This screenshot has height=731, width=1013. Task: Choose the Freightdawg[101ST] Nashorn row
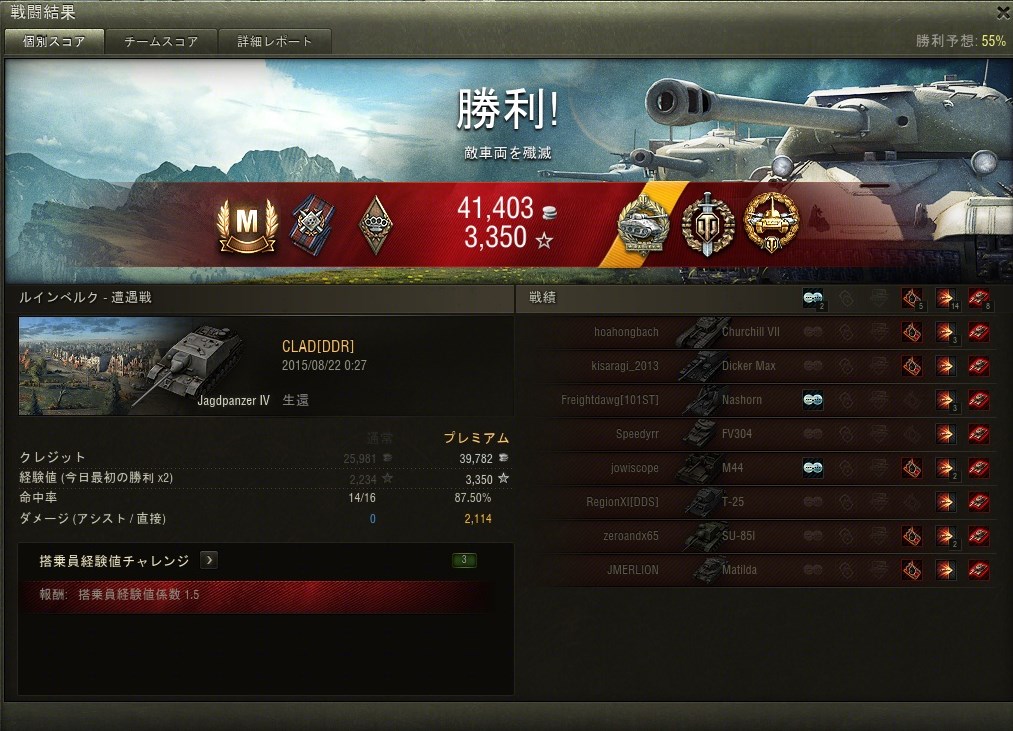(x=760, y=400)
